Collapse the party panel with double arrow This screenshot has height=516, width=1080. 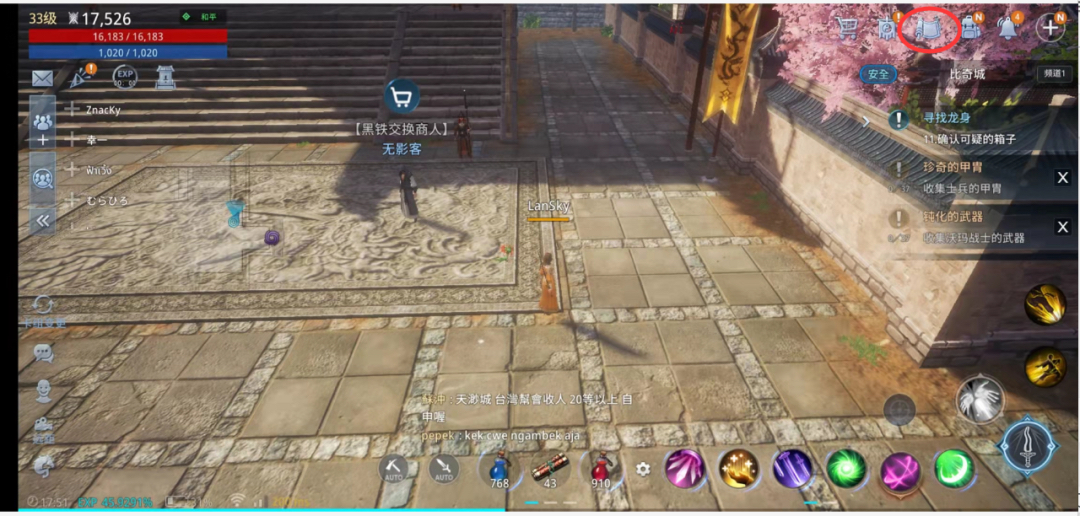click(42, 220)
